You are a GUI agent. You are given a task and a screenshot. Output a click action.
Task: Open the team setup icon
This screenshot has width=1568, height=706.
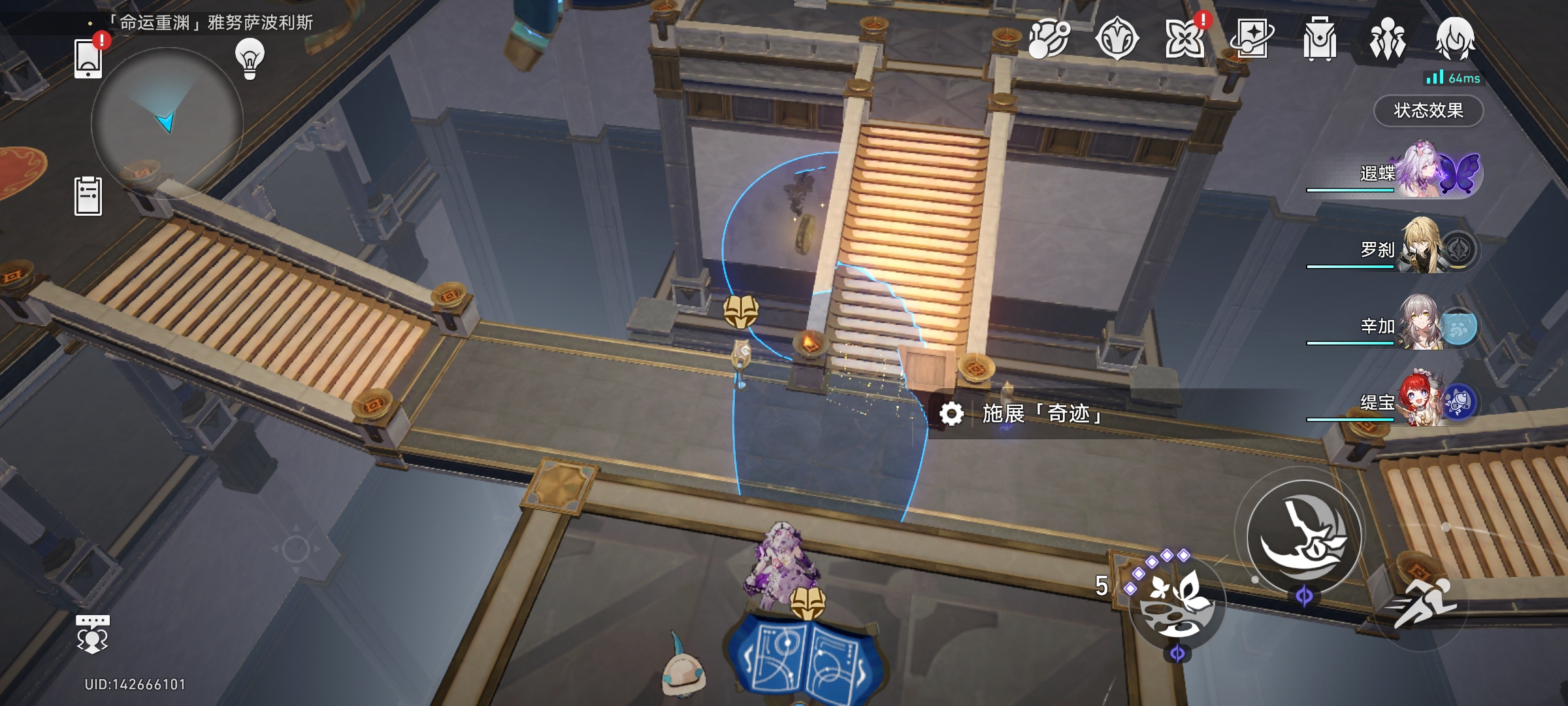(x=1387, y=39)
